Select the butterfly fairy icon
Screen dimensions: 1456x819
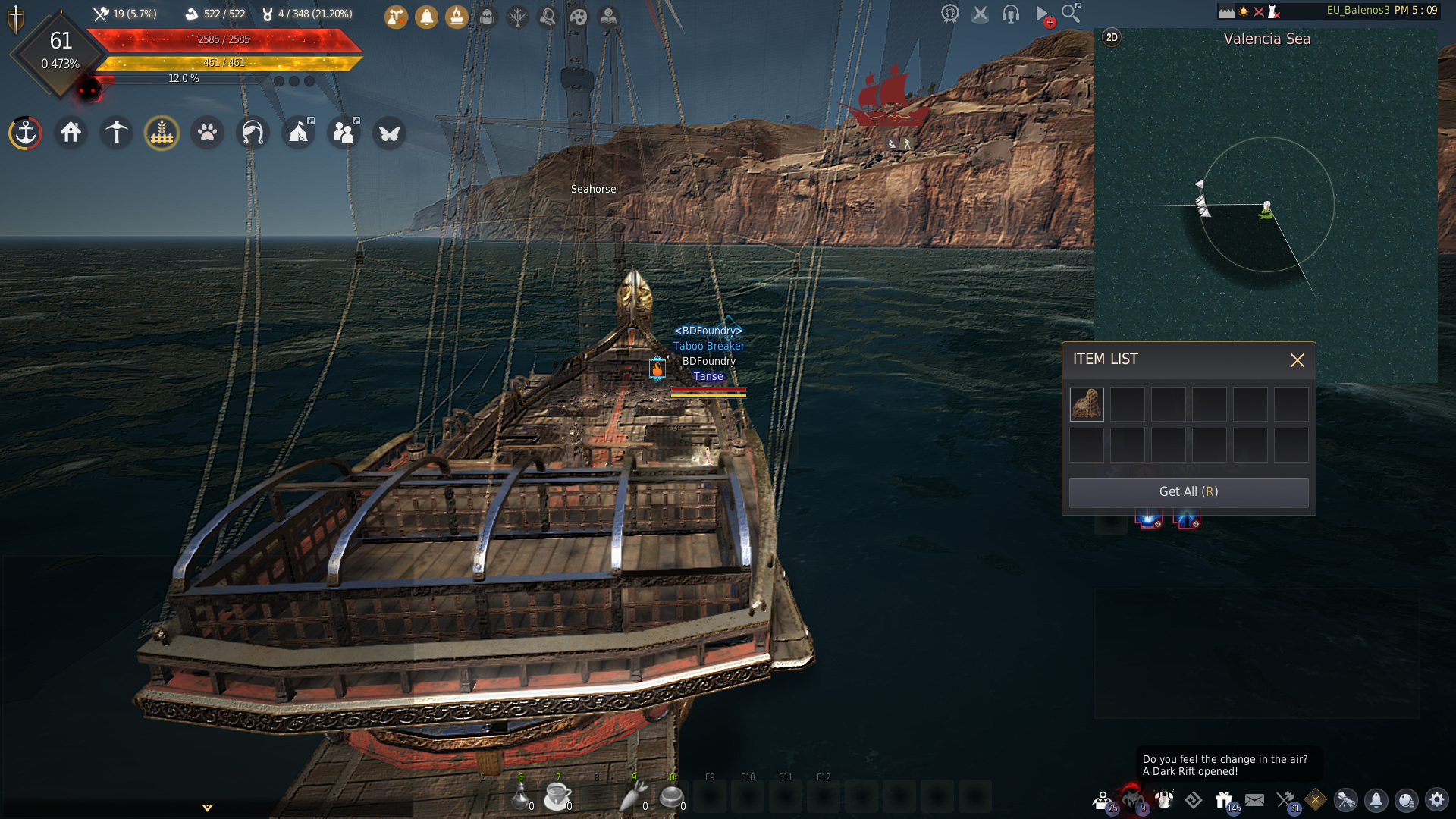coord(390,133)
